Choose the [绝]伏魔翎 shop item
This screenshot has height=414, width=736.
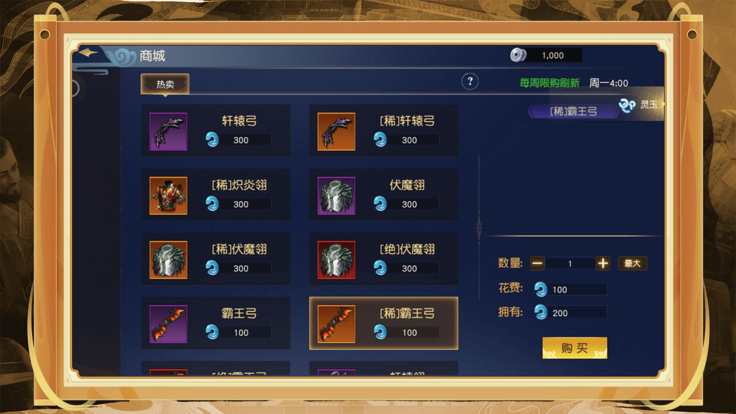[x=383, y=258]
